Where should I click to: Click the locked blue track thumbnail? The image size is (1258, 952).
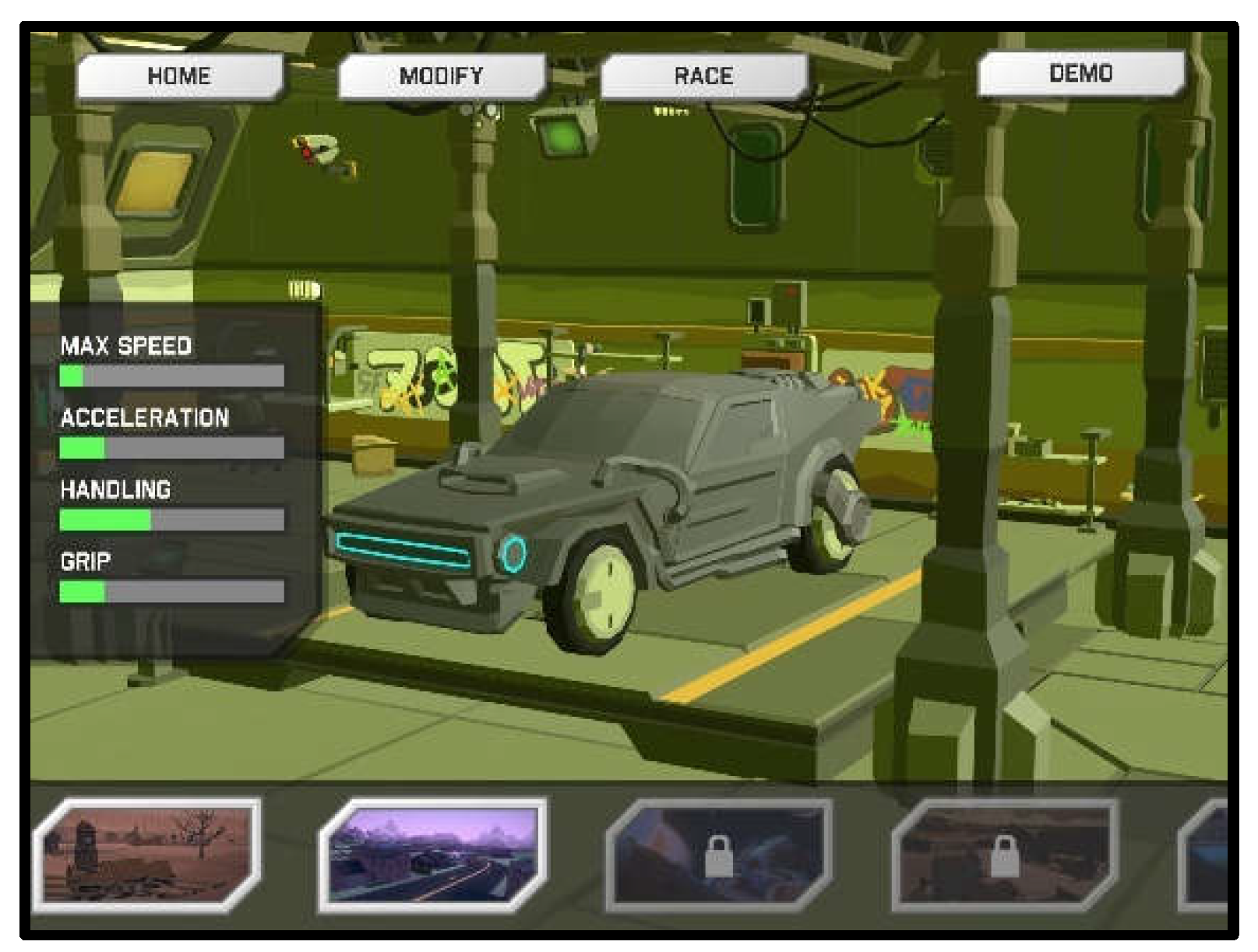click(x=718, y=855)
